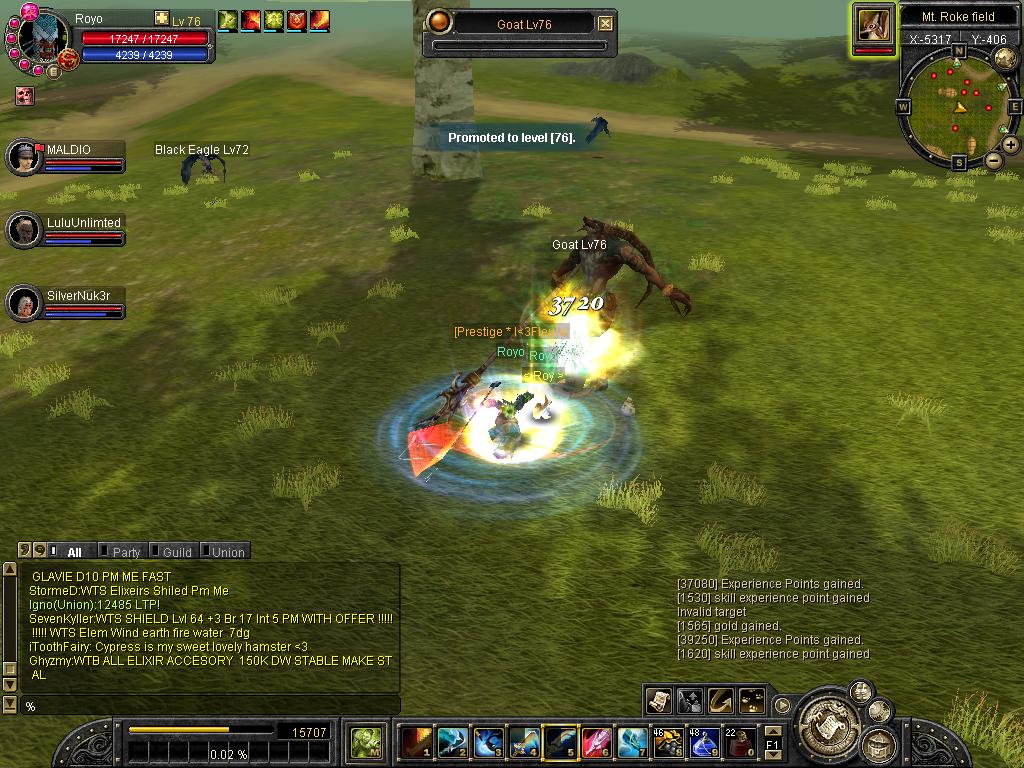Use the red potion in slot 0
This screenshot has height=768, width=1024.
740,743
